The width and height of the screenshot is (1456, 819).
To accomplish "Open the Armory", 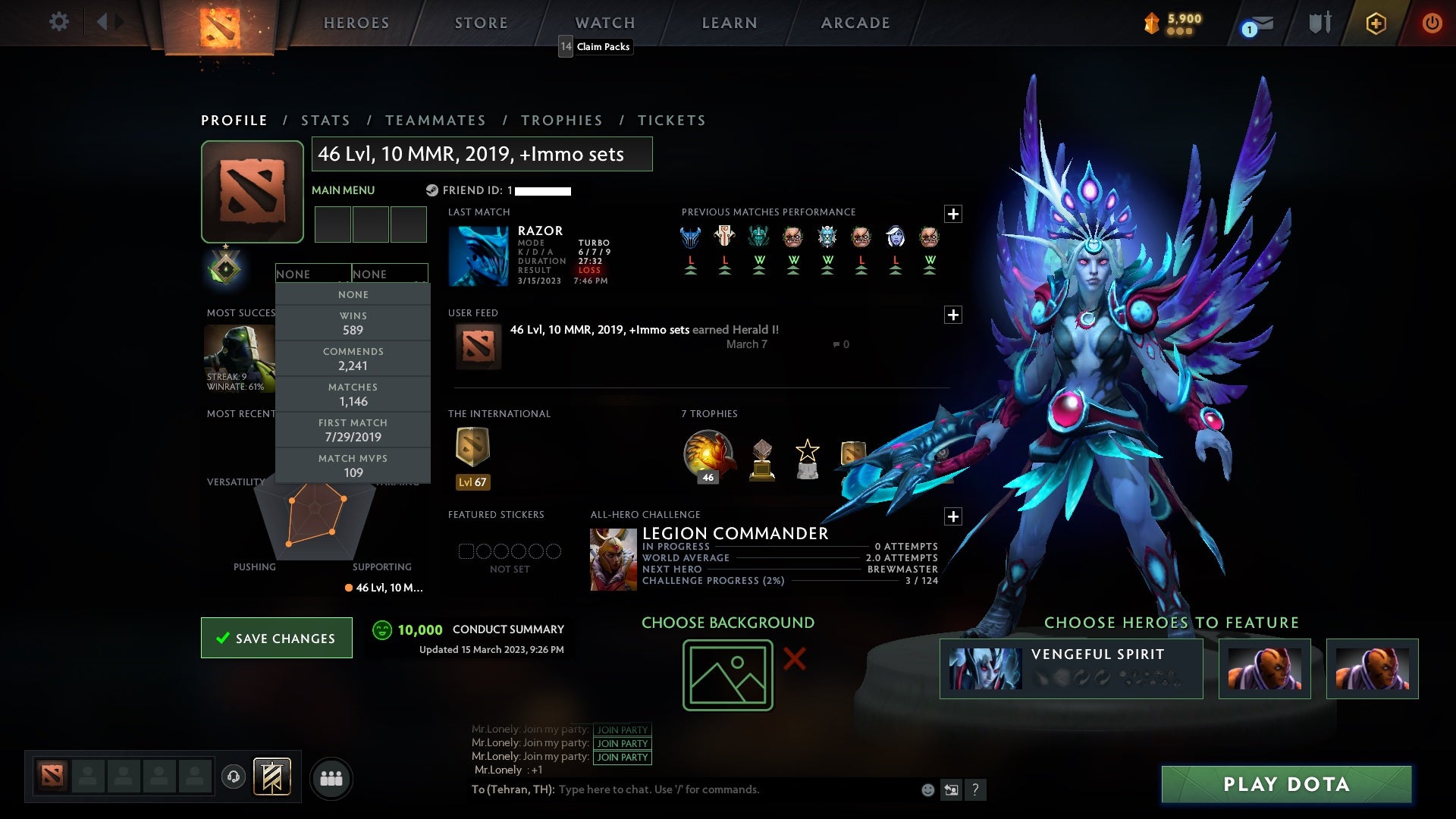I will click(1319, 22).
